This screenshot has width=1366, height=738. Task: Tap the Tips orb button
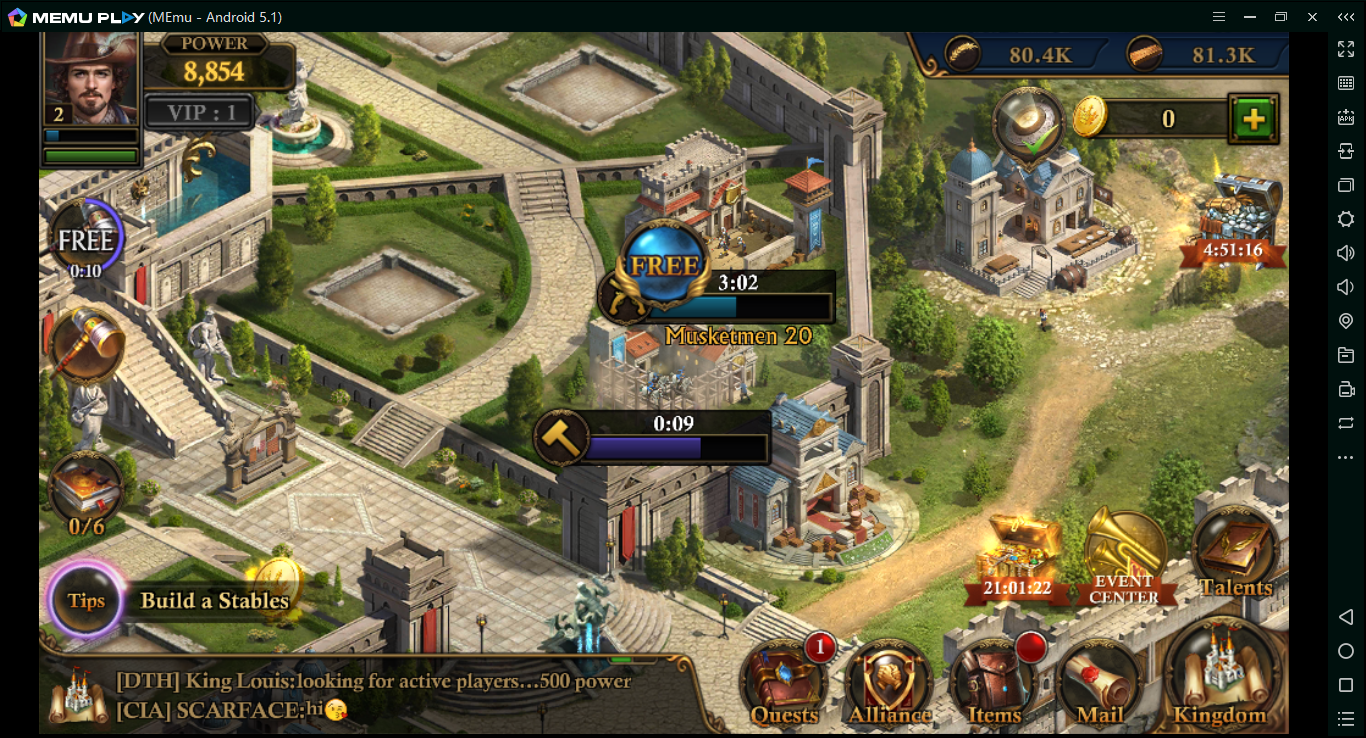coord(86,600)
